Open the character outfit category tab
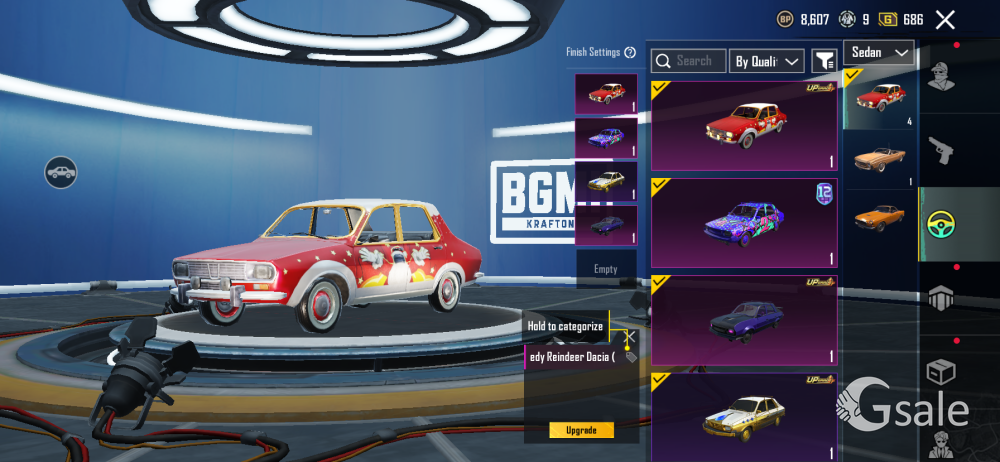The height and width of the screenshot is (462, 1000). pos(943,77)
